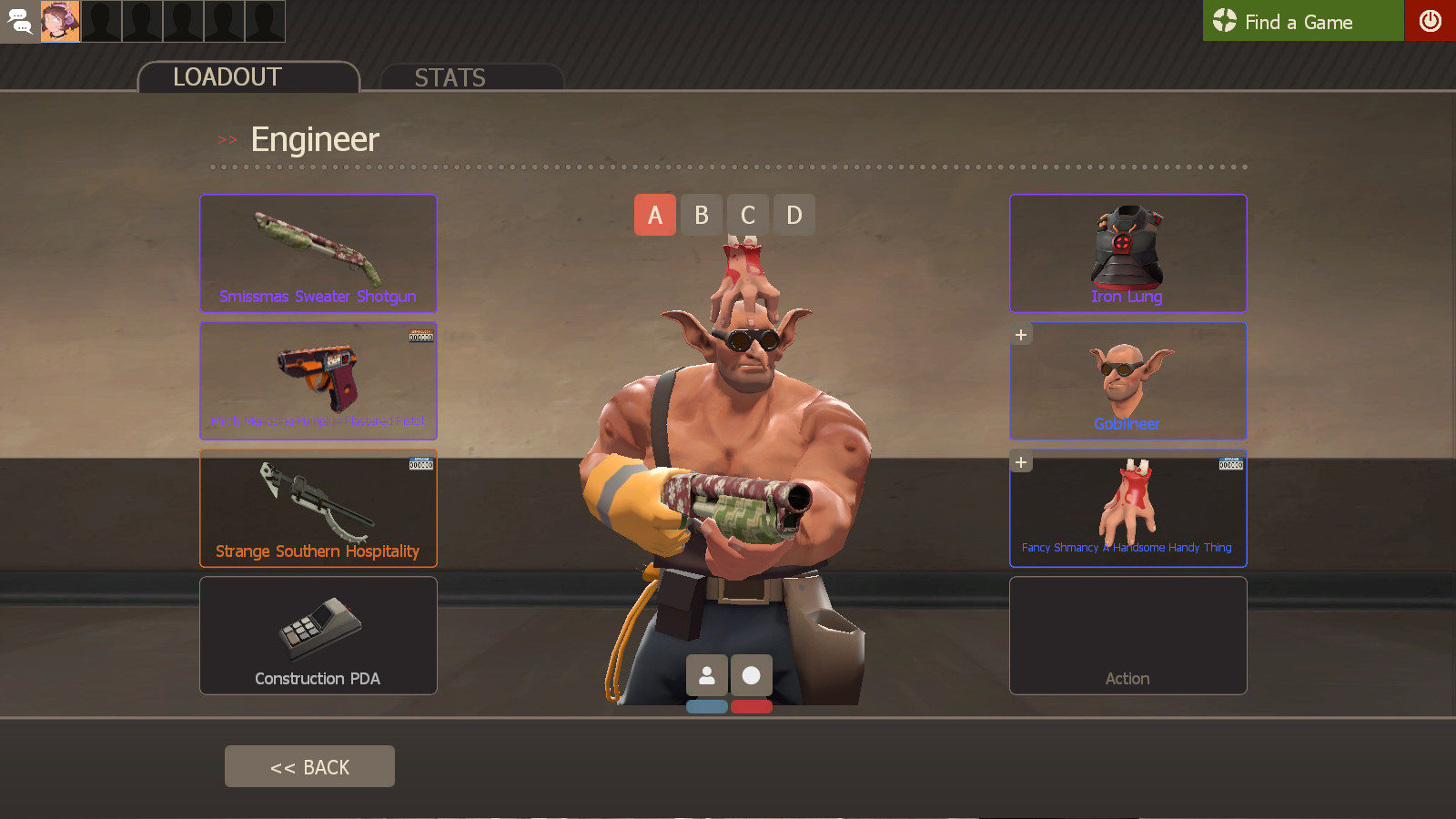Toggle the character model preview with person icon

coord(708,674)
